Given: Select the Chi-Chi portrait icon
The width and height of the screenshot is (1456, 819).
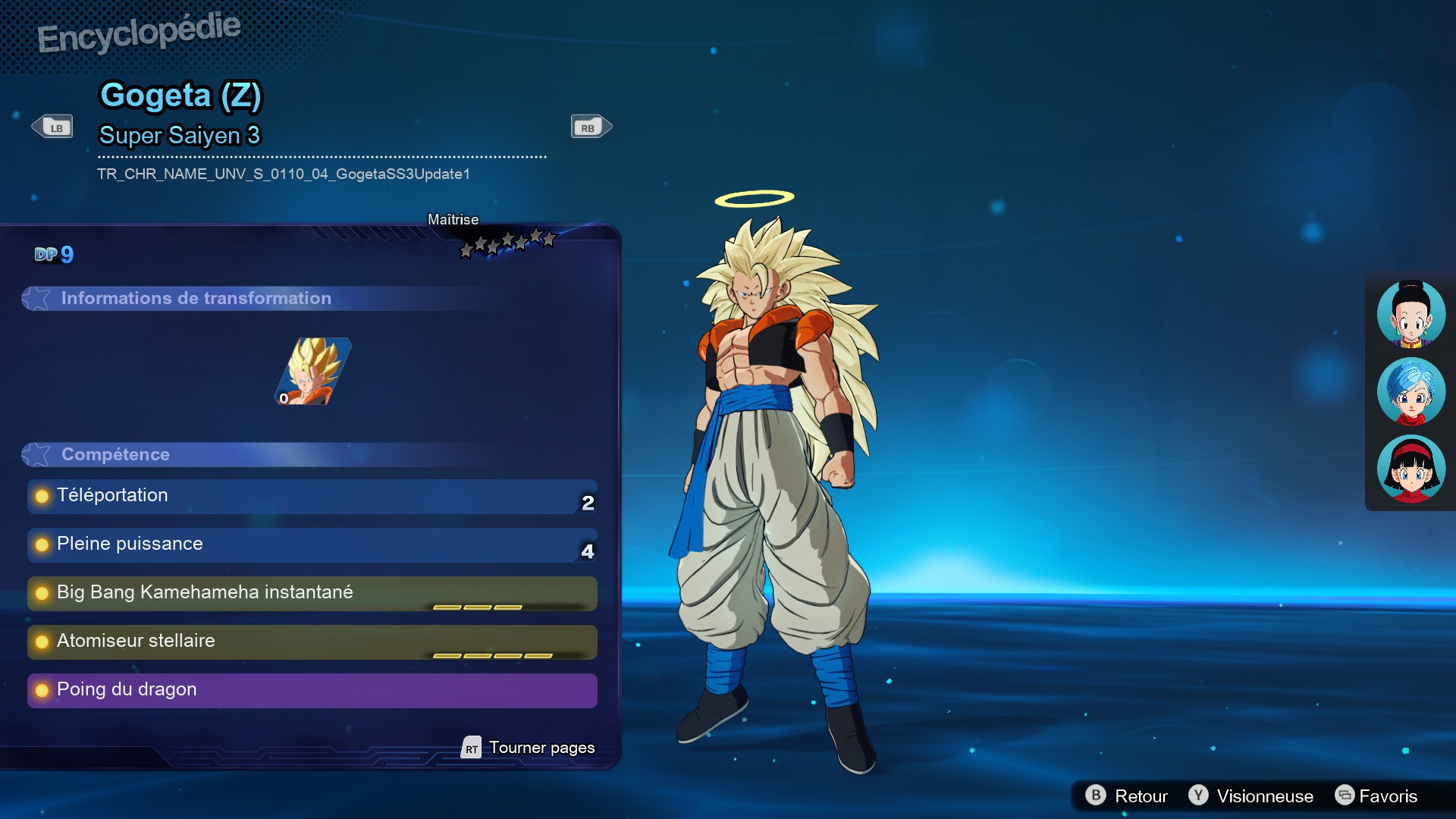Looking at the screenshot, I should 1410,314.
